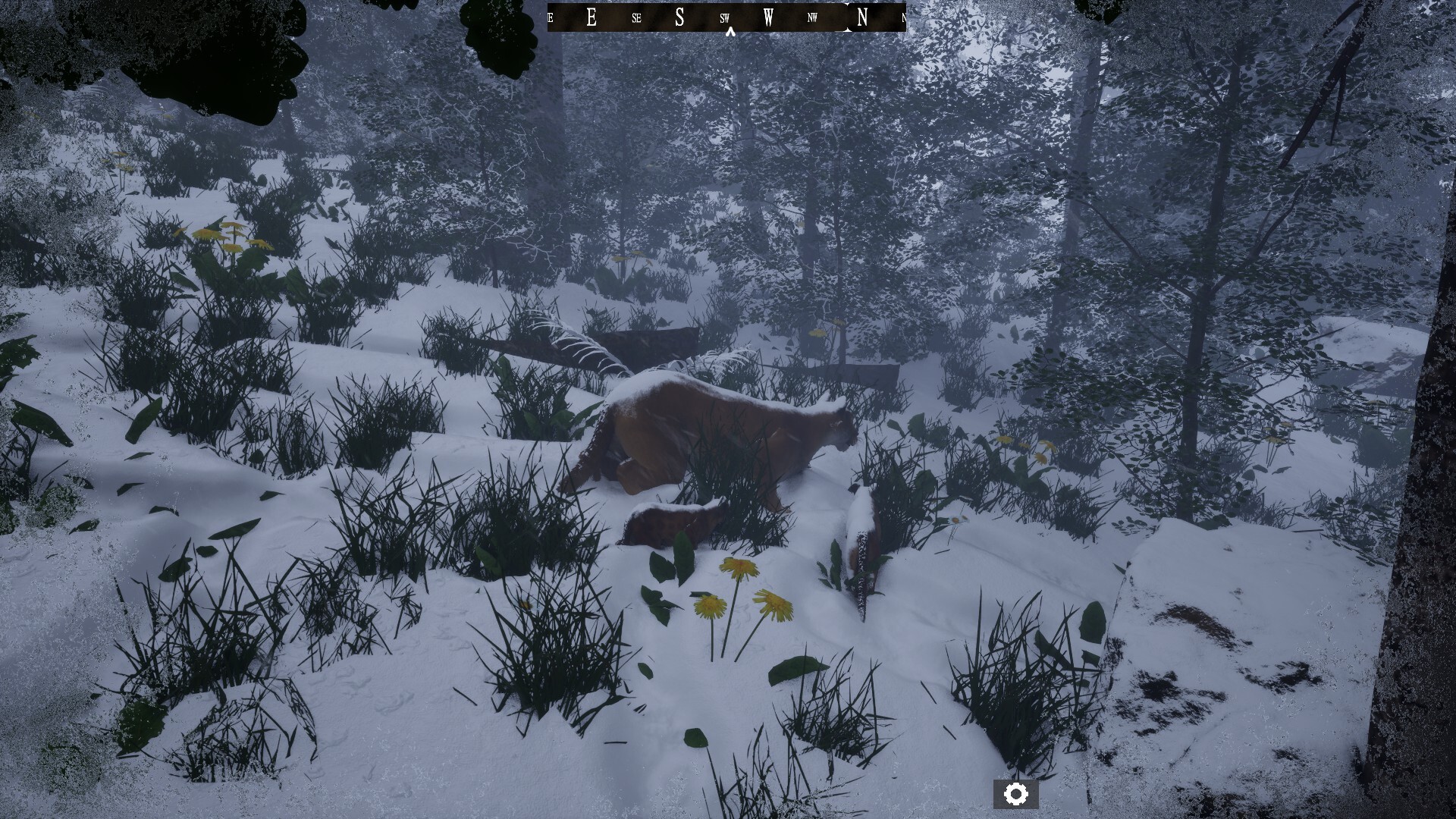Click the white arrow pointer below the compass
Image resolution: width=1456 pixels, height=819 pixels.
click(730, 32)
